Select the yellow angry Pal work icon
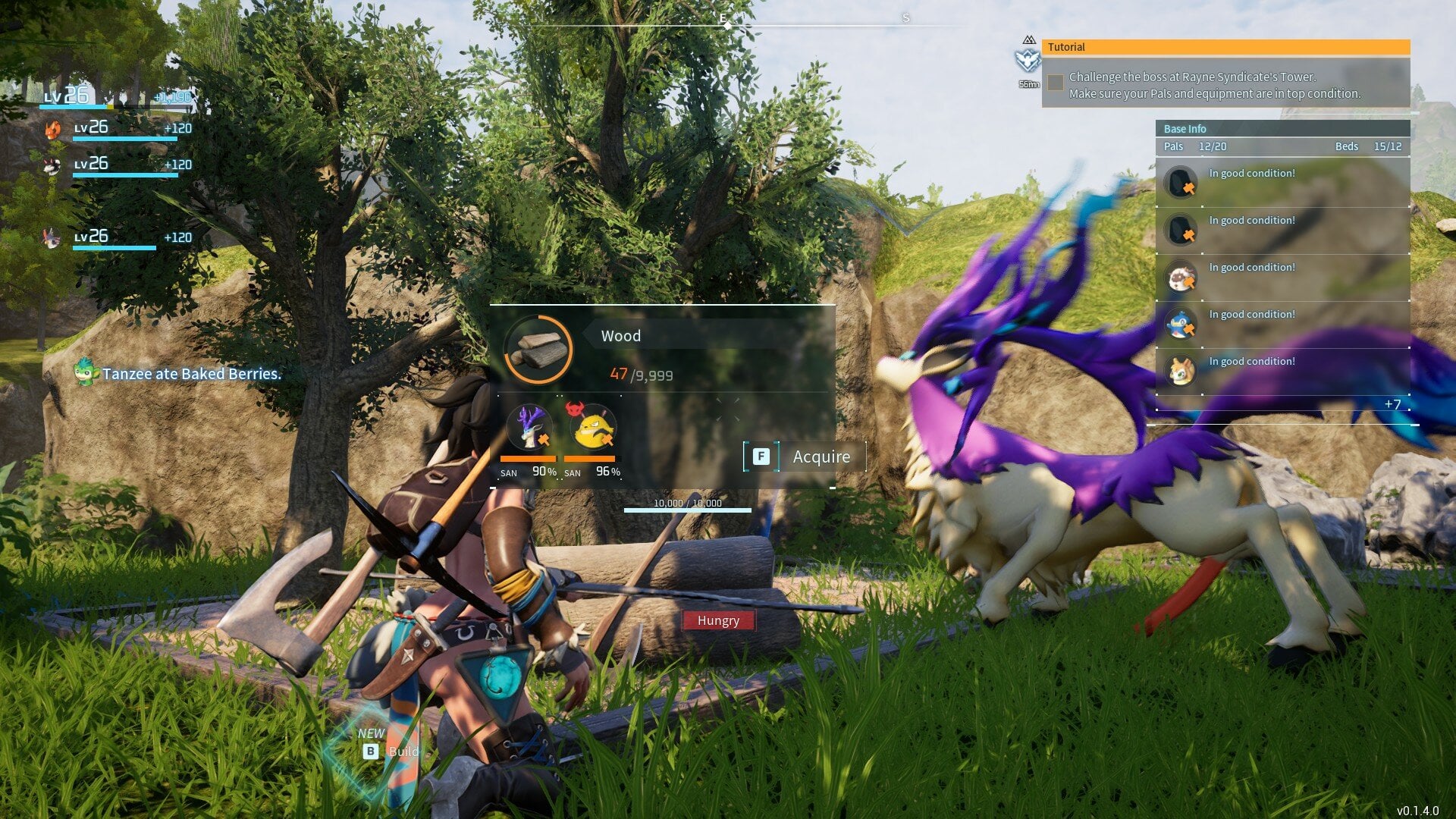The height and width of the screenshot is (819, 1456). coord(592,427)
